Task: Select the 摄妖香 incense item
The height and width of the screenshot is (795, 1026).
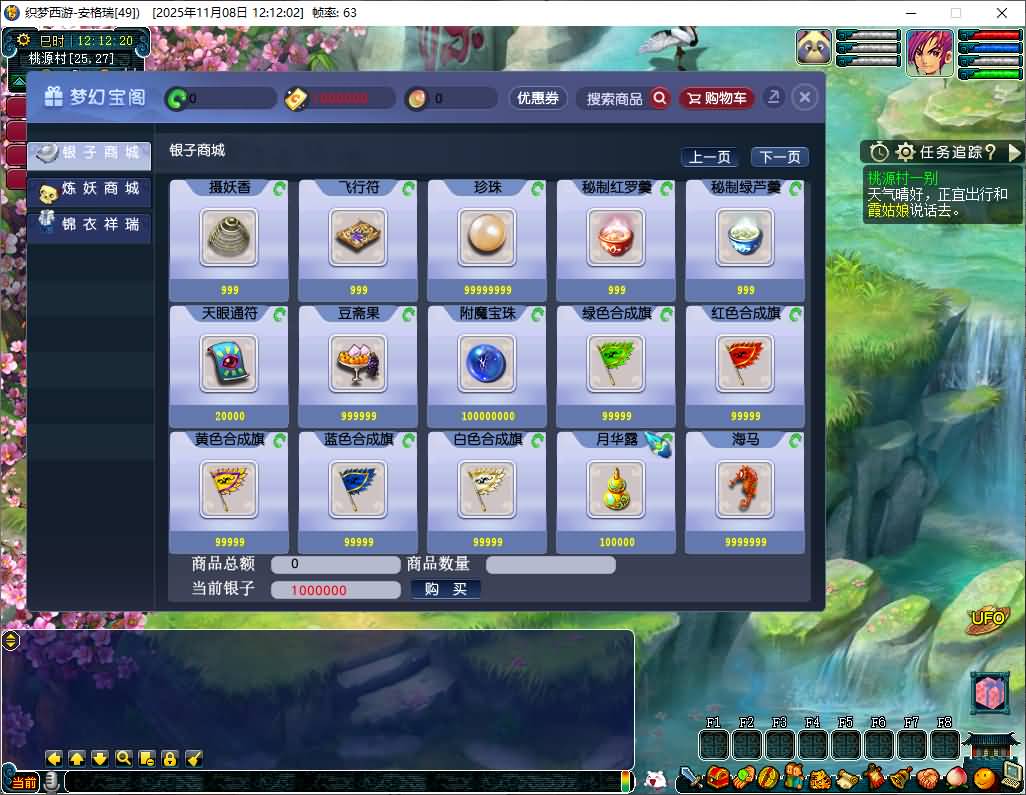Action: [x=229, y=237]
